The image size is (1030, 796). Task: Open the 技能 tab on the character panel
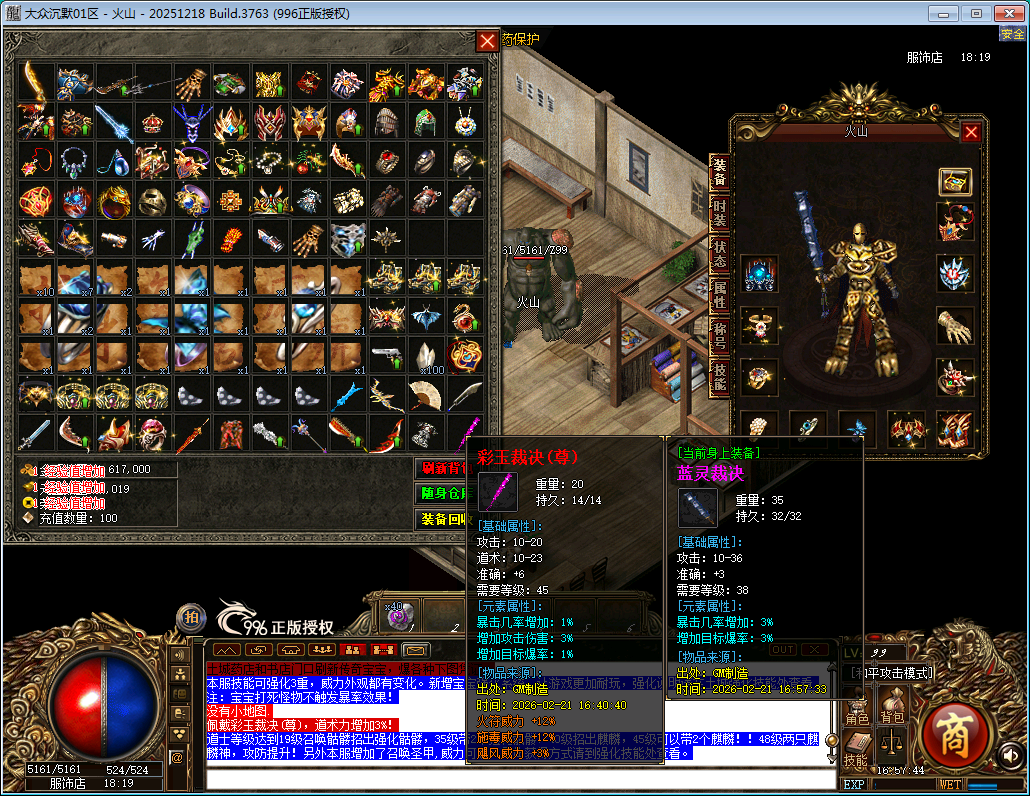[x=719, y=376]
